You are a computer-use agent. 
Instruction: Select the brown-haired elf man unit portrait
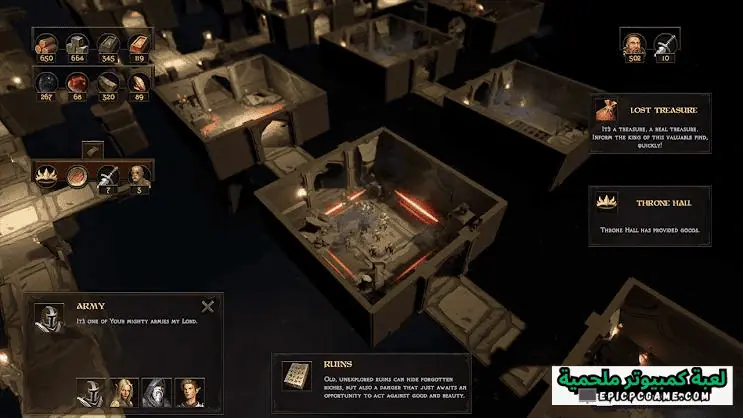pyautogui.click(x=189, y=391)
